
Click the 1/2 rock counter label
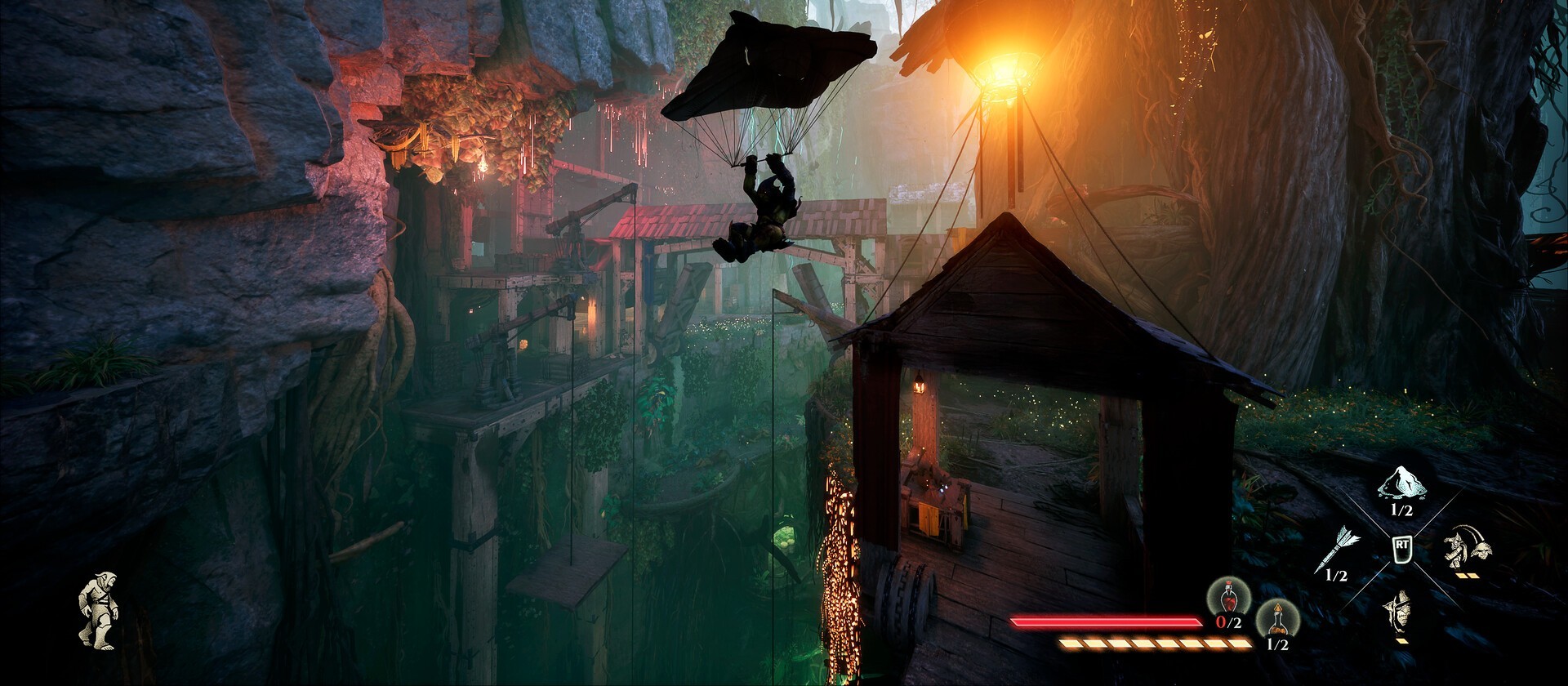coord(1402,509)
